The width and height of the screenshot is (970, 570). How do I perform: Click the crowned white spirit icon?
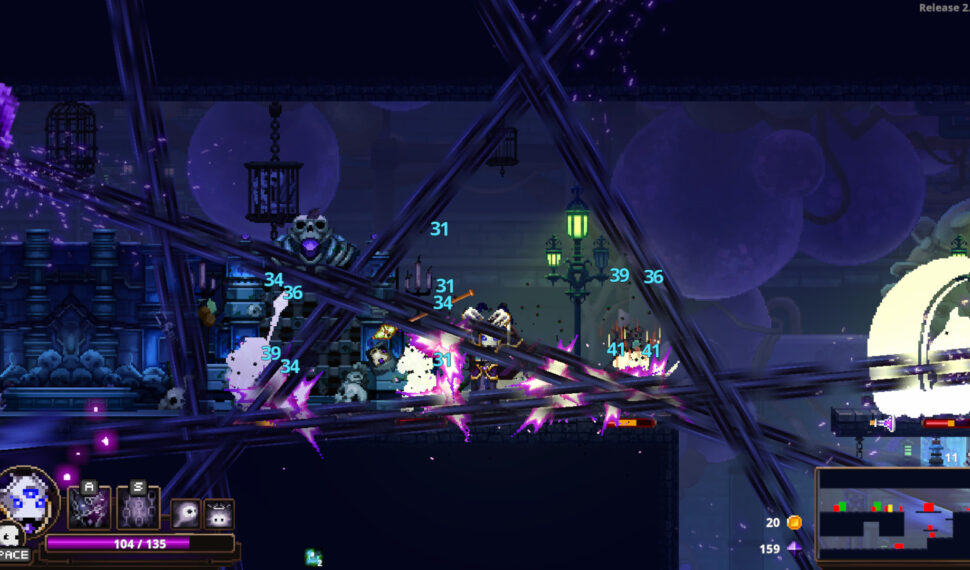pyautogui.click(x=219, y=513)
